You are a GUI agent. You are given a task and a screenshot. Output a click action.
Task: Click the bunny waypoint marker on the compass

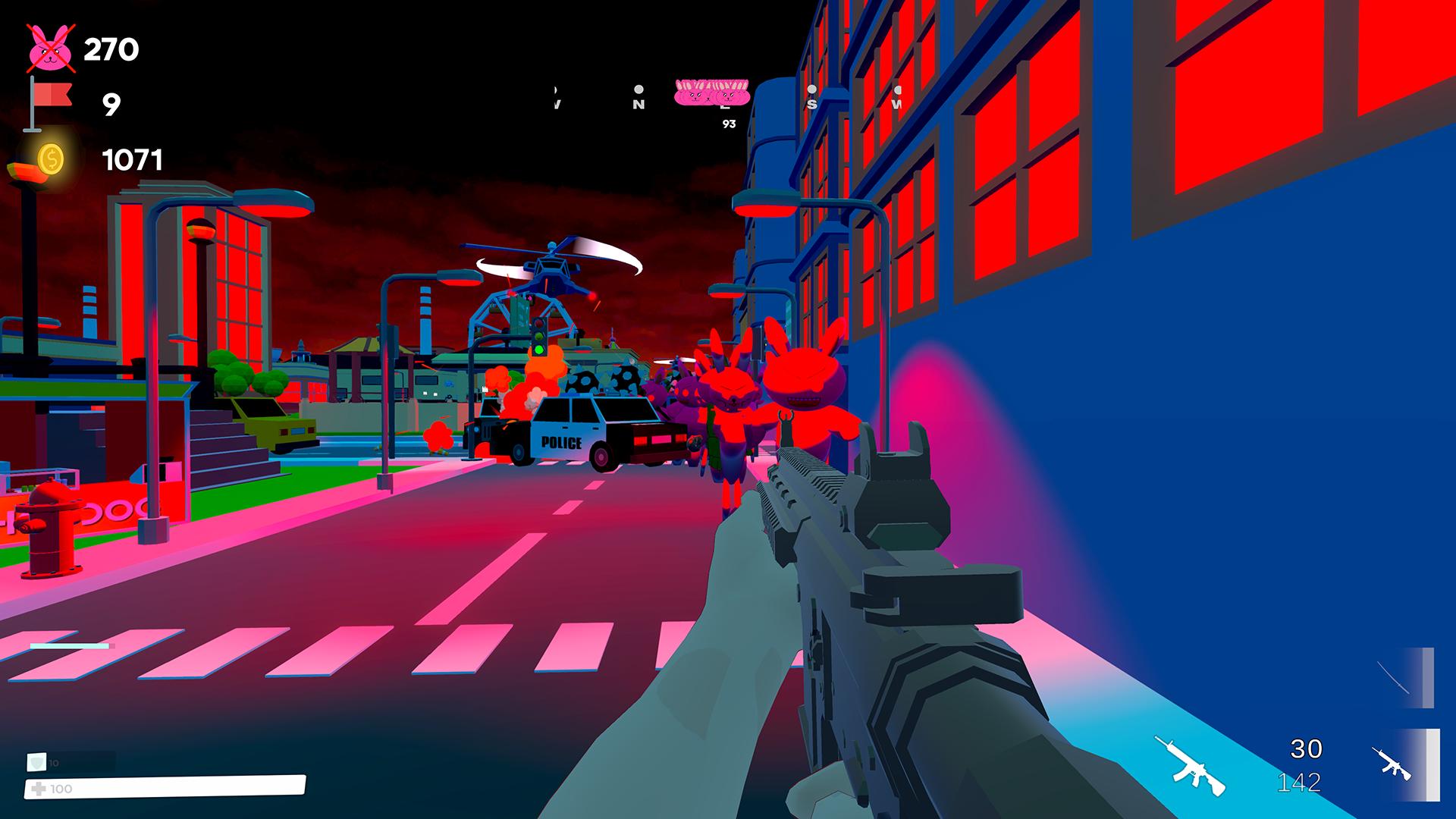coord(711,94)
